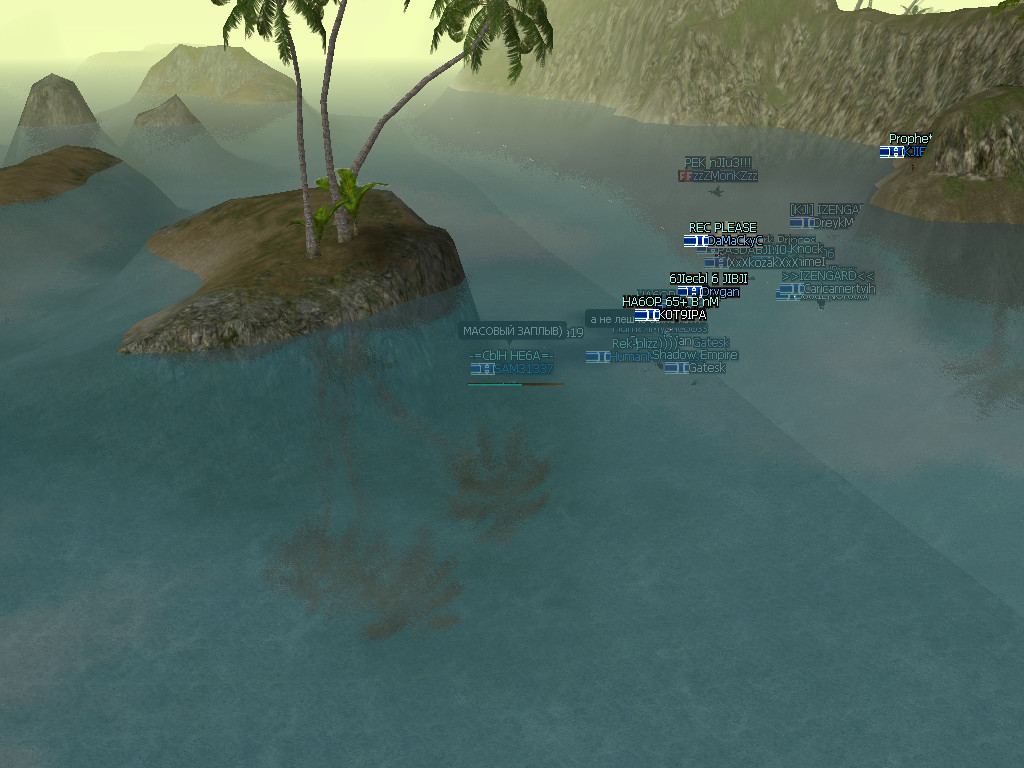
Task: Select the zzZMonKZzz nameplate
Action: (x=724, y=176)
